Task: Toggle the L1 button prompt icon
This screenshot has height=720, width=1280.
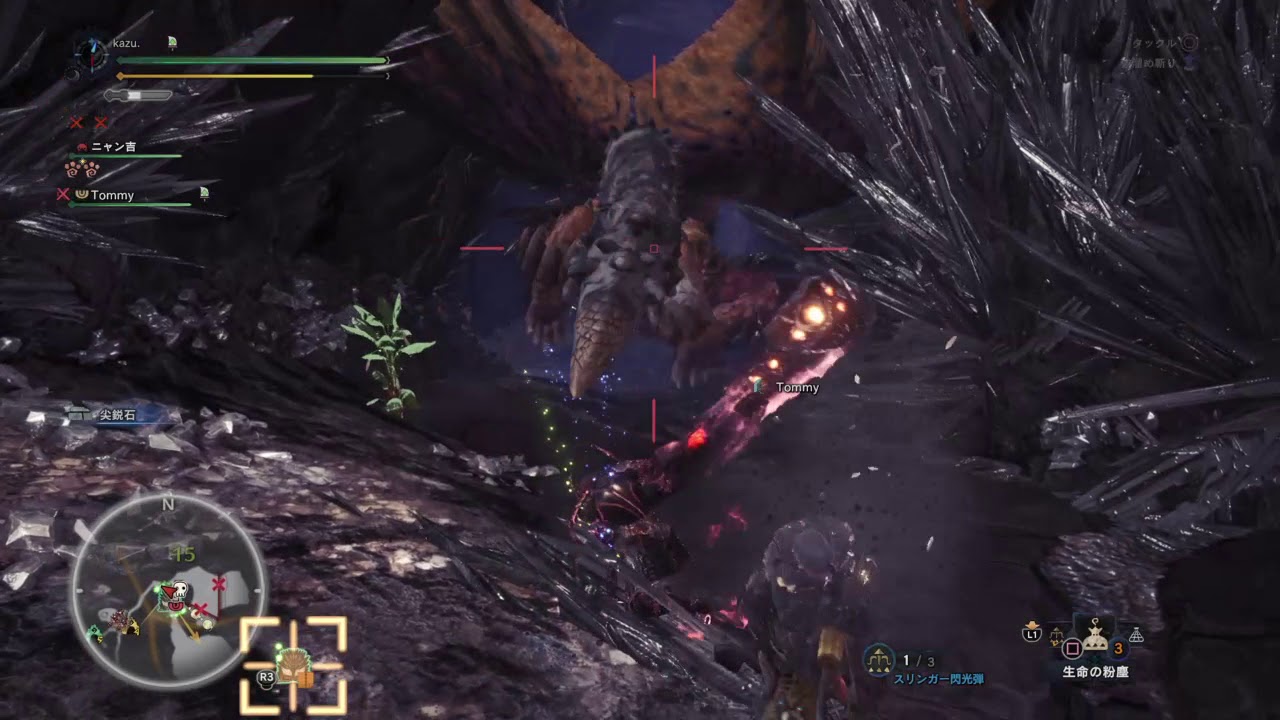Action: (1031, 634)
